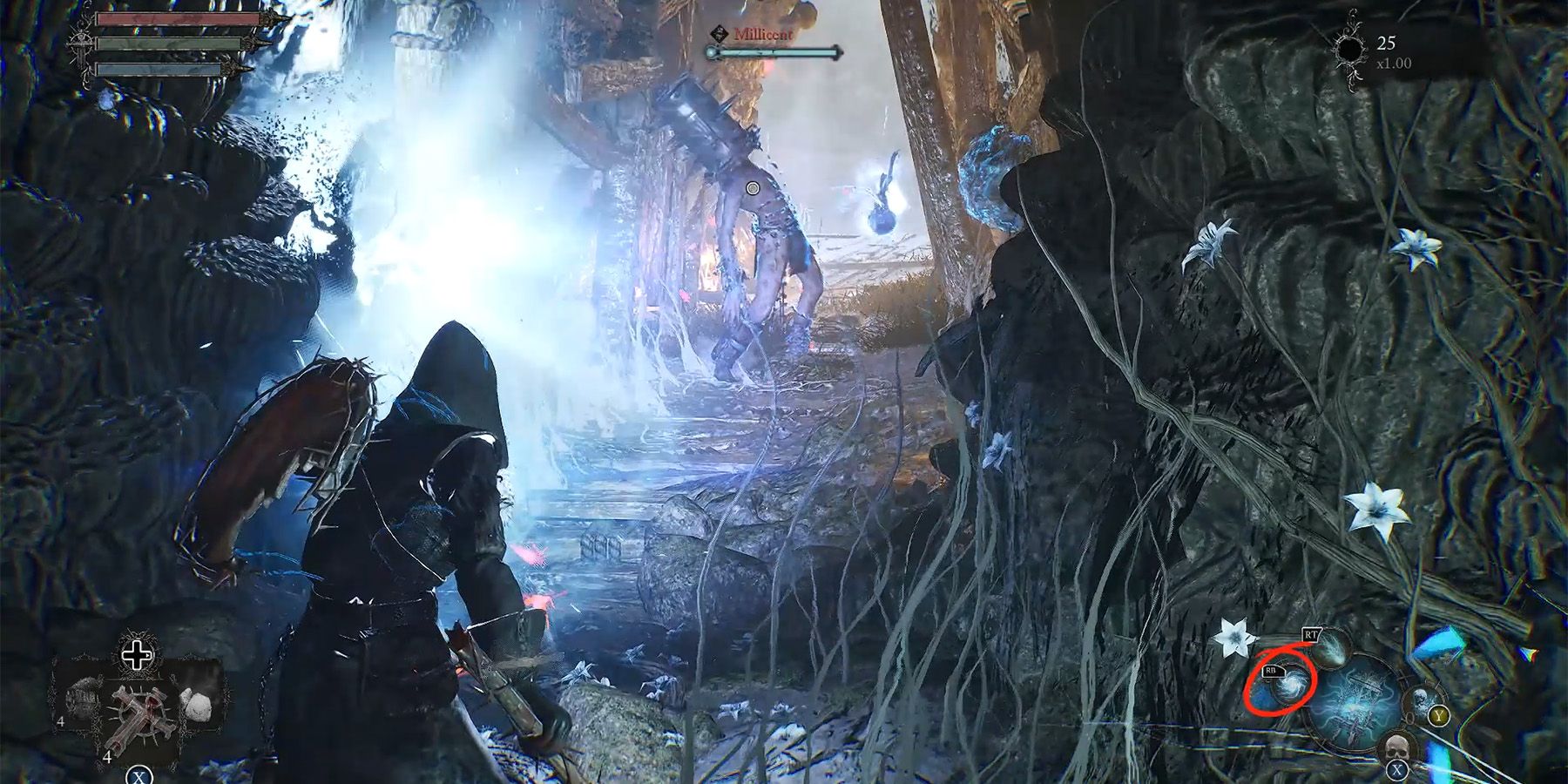Screen dimensions: 1568x784
Task: Click the lock-on reticle on the hanging enemy
Action: click(x=753, y=188)
